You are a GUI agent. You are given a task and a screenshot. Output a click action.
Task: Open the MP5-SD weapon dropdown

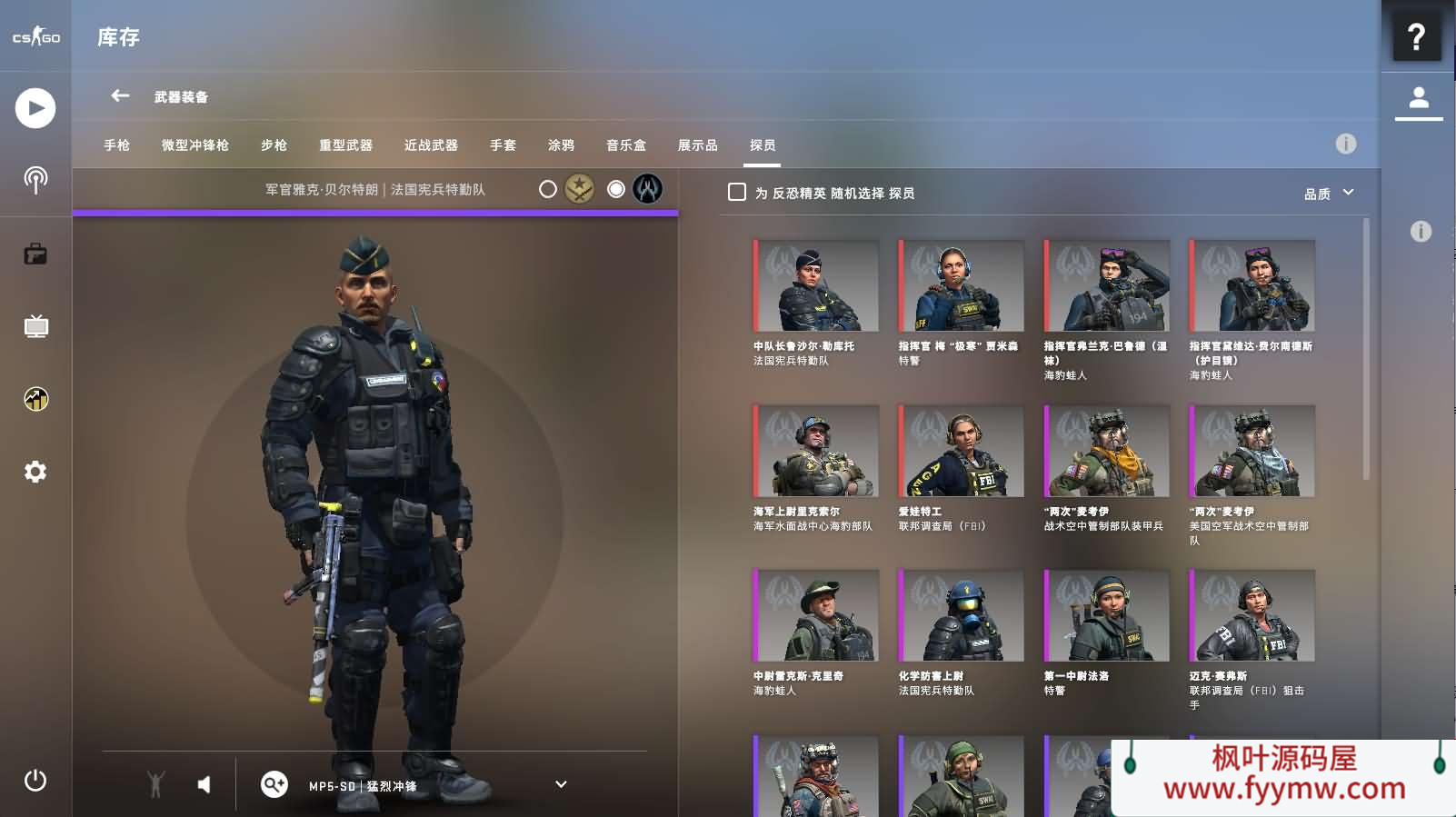tap(561, 784)
